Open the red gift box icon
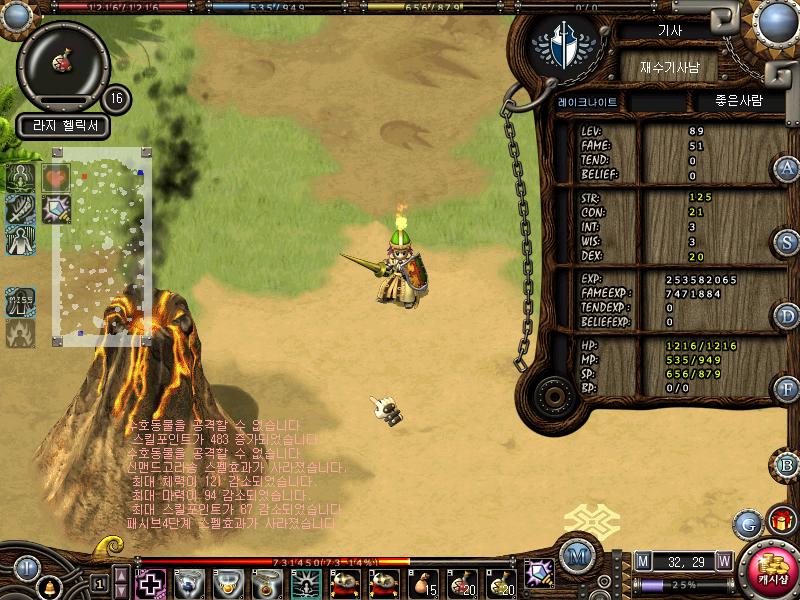The width and height of the screenshot is (800, 600). (x=782, y=521)
